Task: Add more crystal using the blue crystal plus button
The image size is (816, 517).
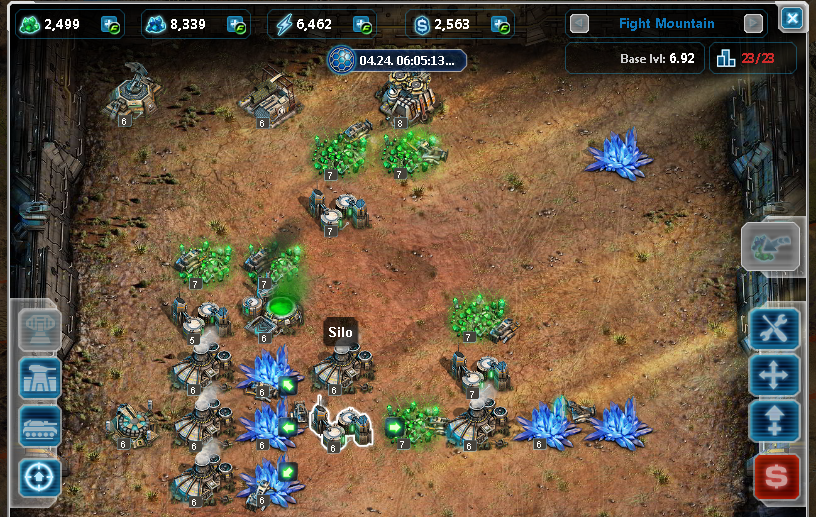Action: 237,24
